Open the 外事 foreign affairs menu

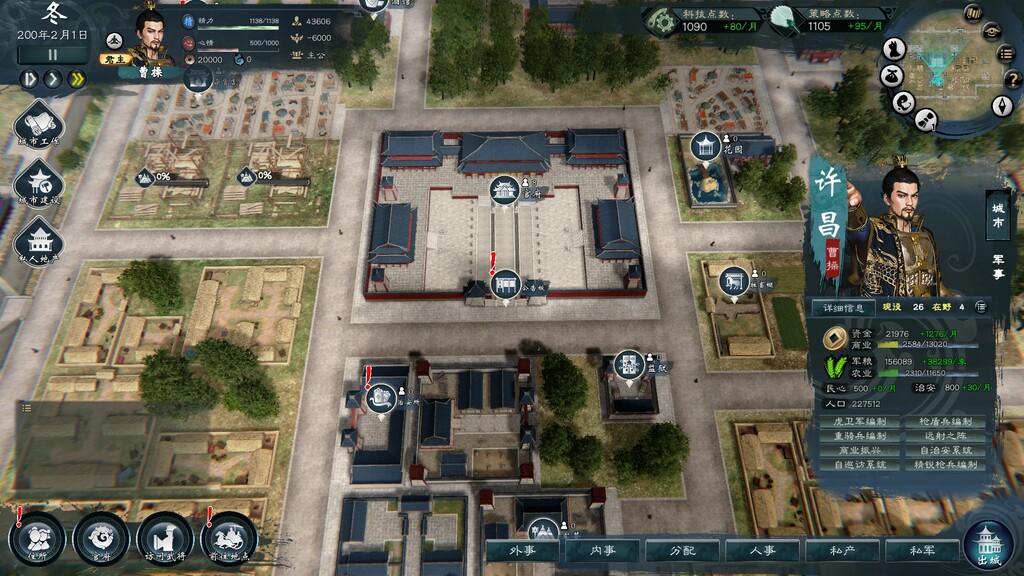(x=523, y=551)
